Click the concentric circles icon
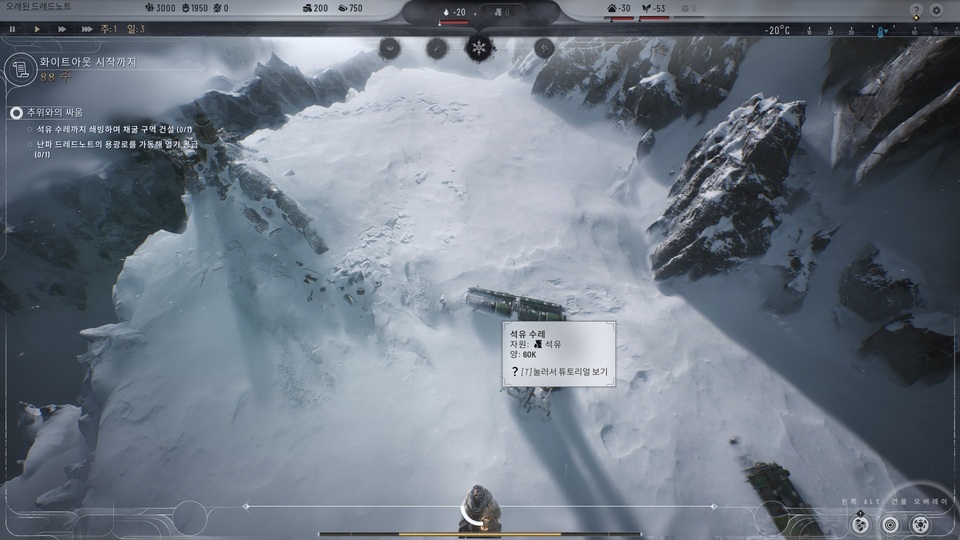 click(890, 523)
